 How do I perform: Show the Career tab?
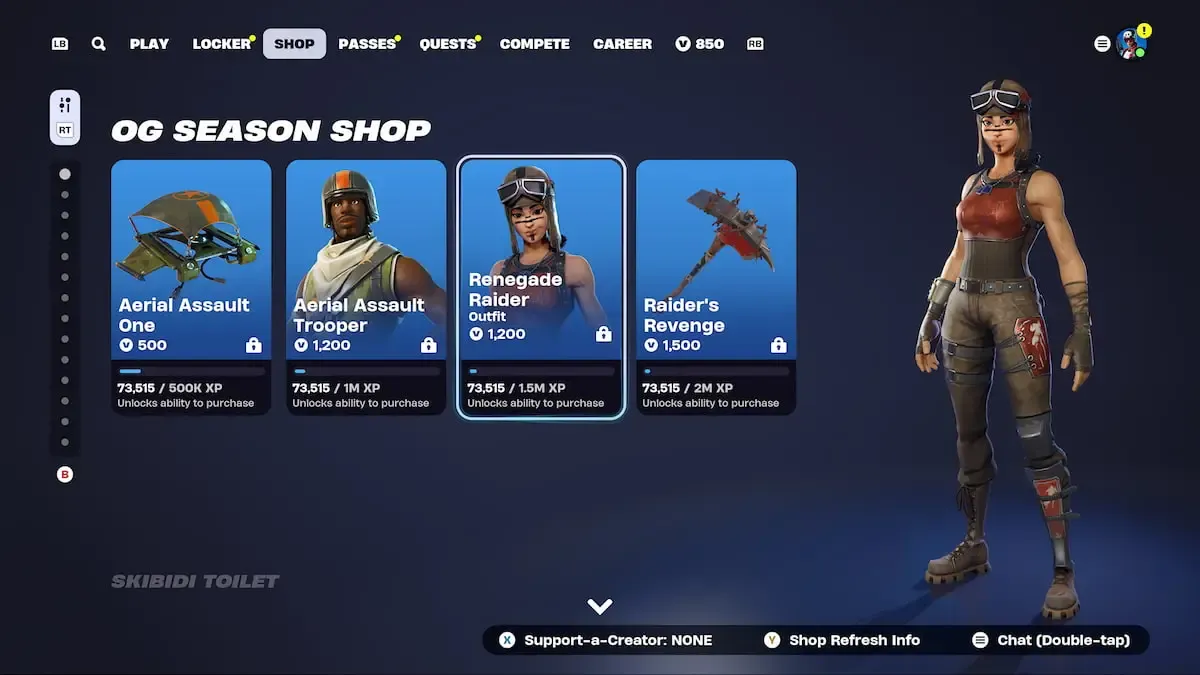pyautogui.click(x=622, y=44)
